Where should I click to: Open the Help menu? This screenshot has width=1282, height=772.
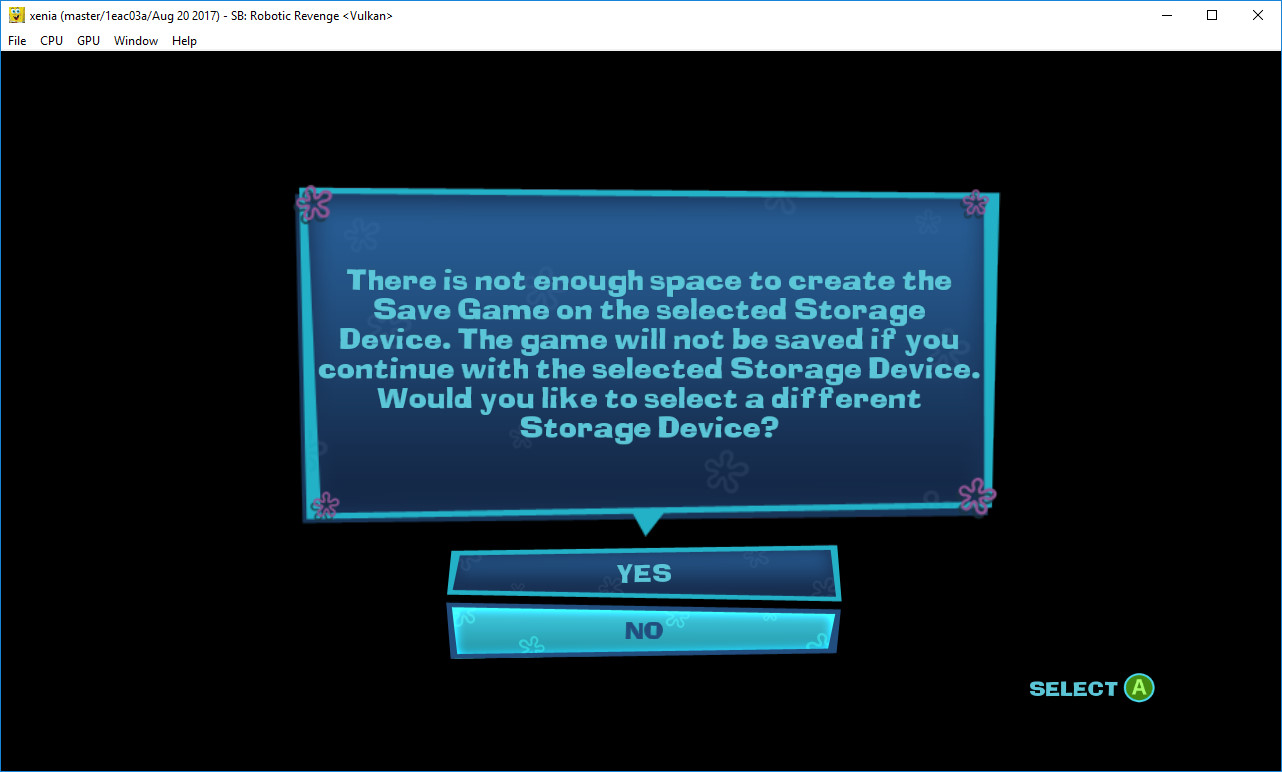(184, 41)
